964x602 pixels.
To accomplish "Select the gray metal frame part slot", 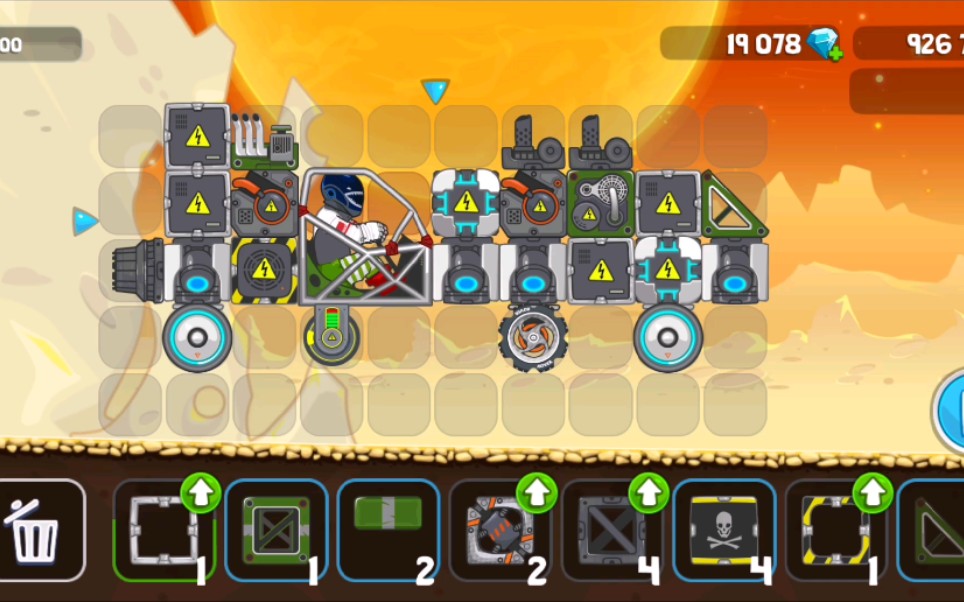I will (161, 530).
